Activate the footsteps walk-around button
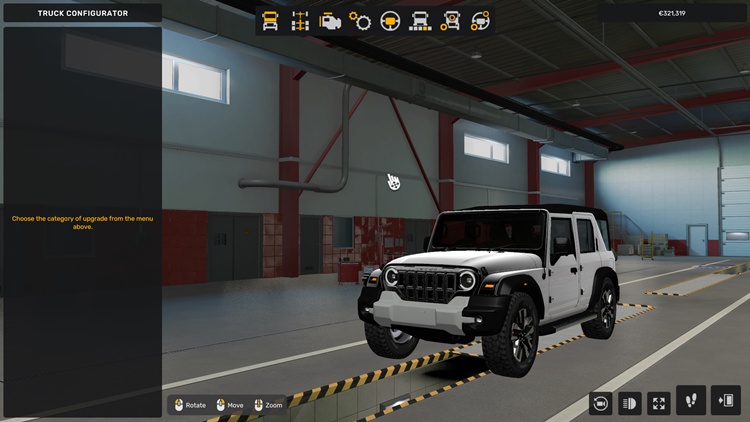The image size is (750, 422). tap(691, 400)
